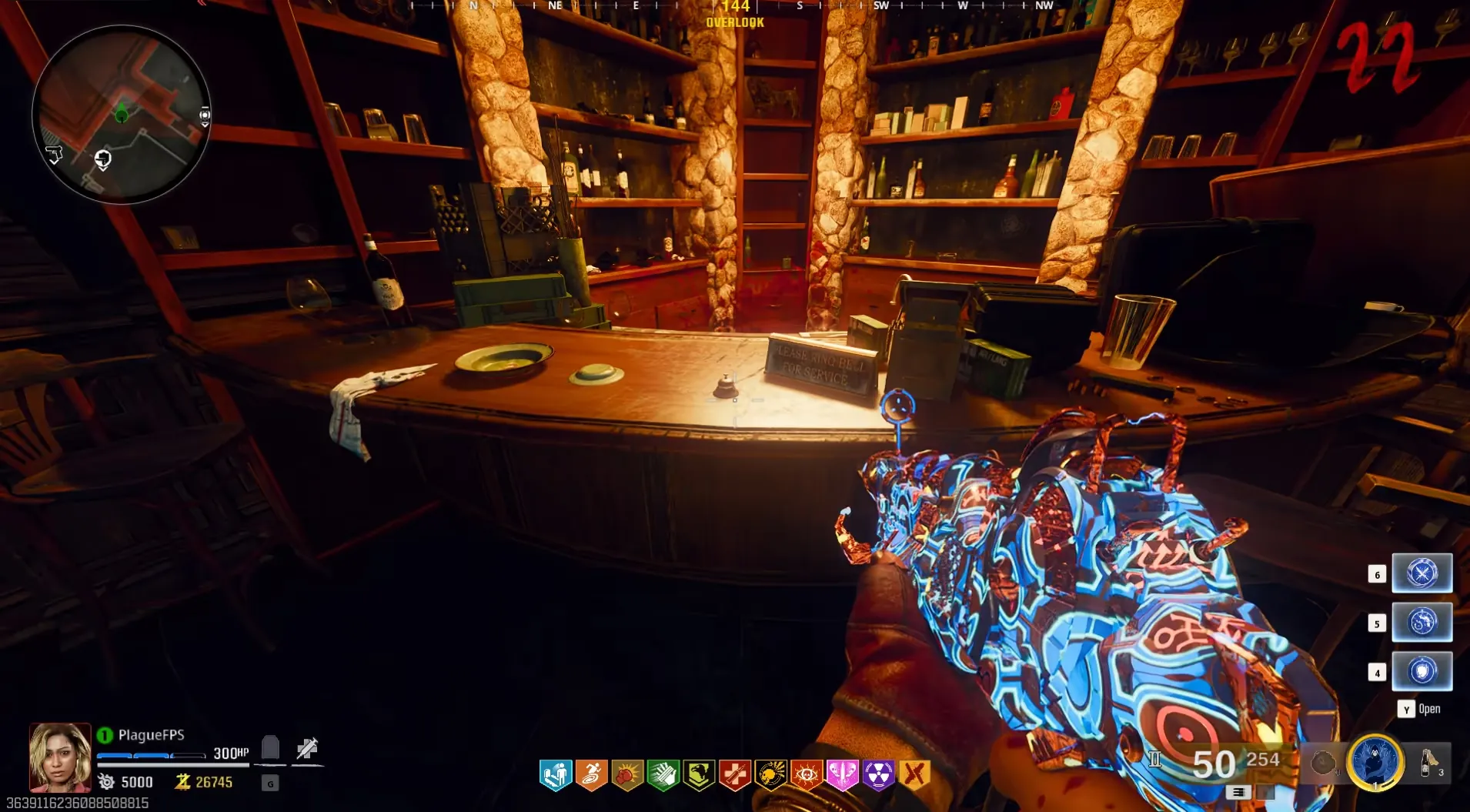Click the orange X perk icon
The image size is (1470, 812).
[914, 775]
